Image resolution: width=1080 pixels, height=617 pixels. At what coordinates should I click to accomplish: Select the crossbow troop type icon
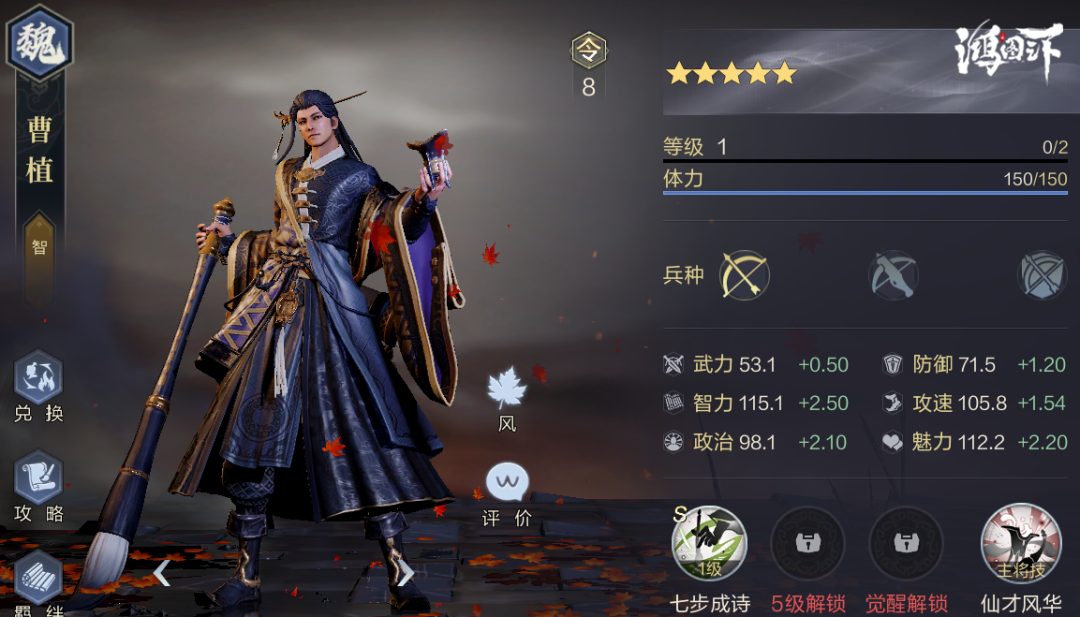click(893, 274)
